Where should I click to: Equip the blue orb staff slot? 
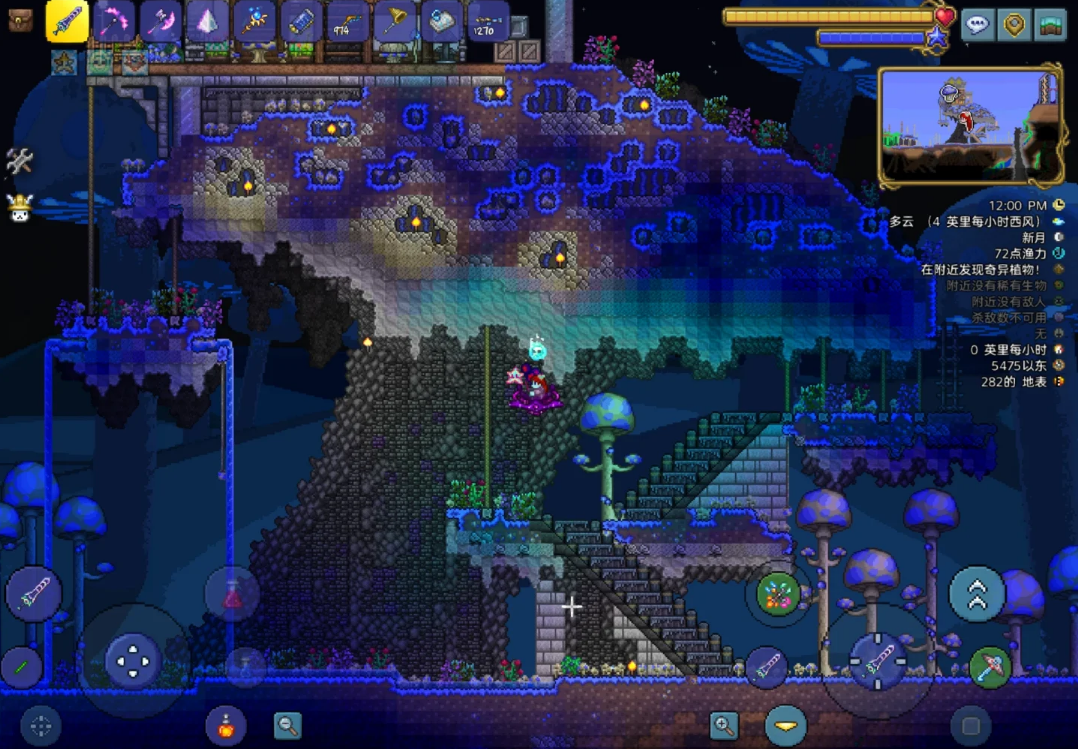click(x=254, y=21)
